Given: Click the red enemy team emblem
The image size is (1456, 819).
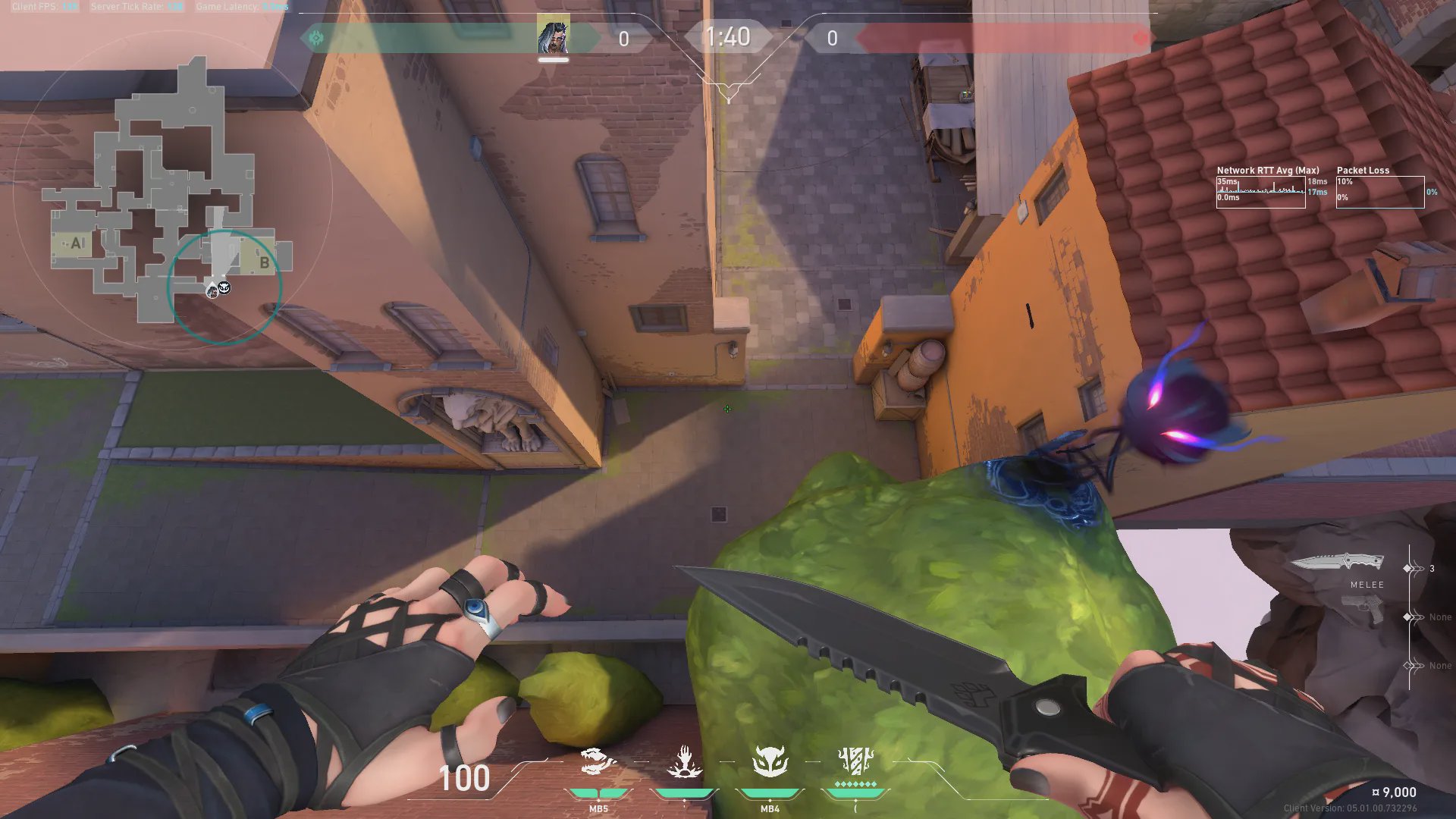Looking at the screenshot, I should [1140, 38].
